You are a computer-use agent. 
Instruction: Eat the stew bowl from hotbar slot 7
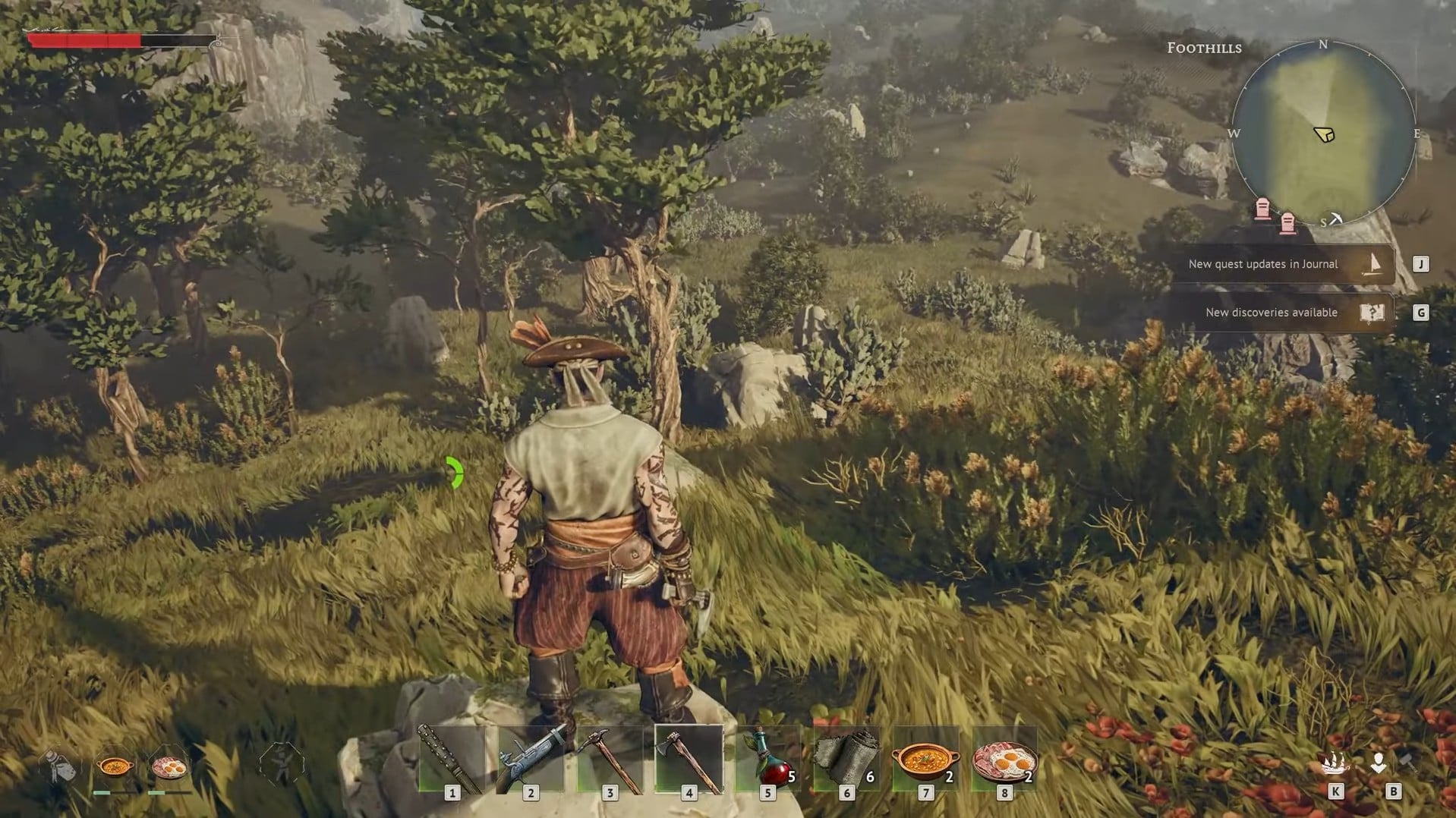pyautogui.click(x=926, y=760)
